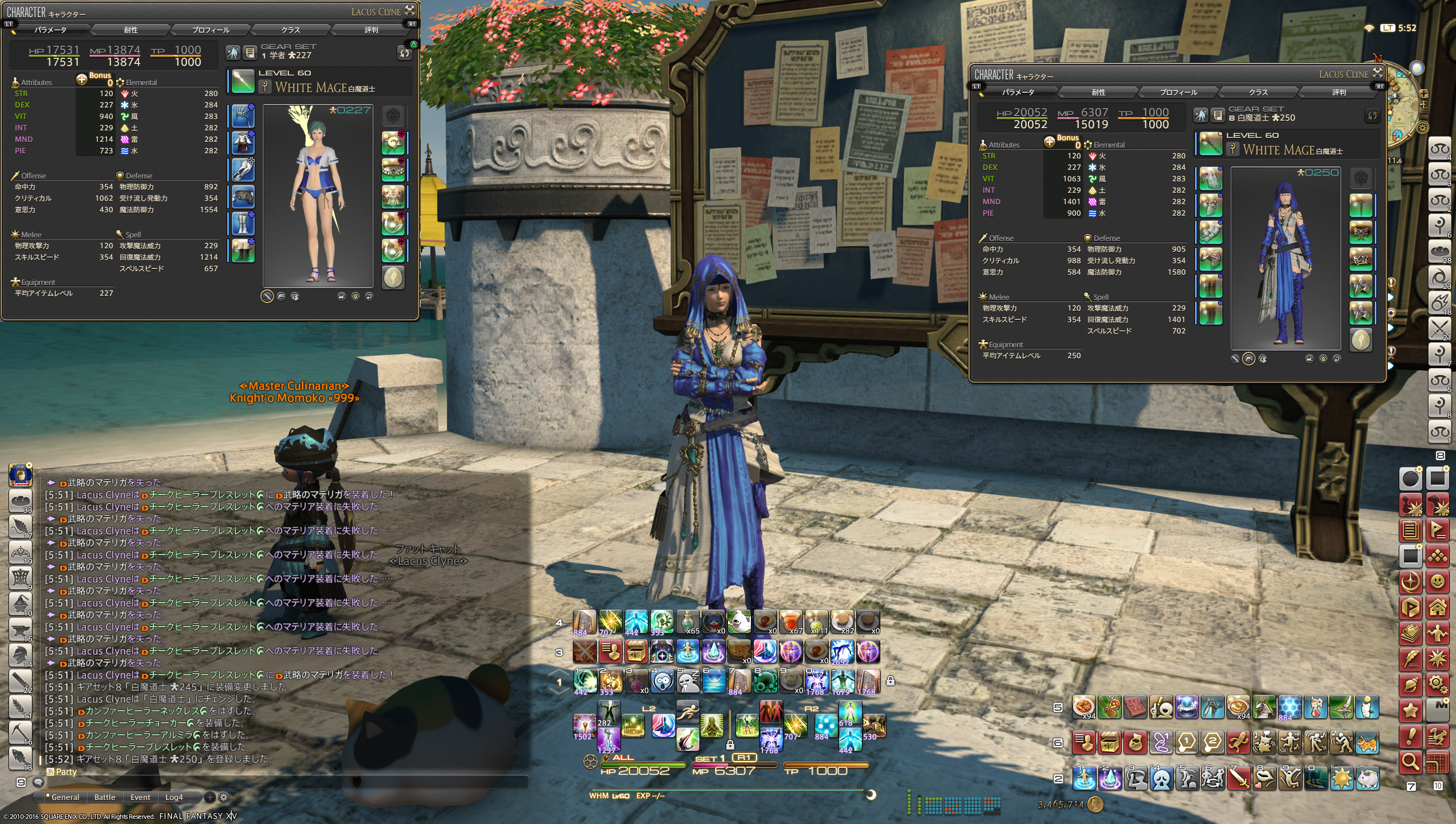Open クラス tab in the item level 227 window
The height and width of the screenshot is (824, 1456).
click(291, 30)
